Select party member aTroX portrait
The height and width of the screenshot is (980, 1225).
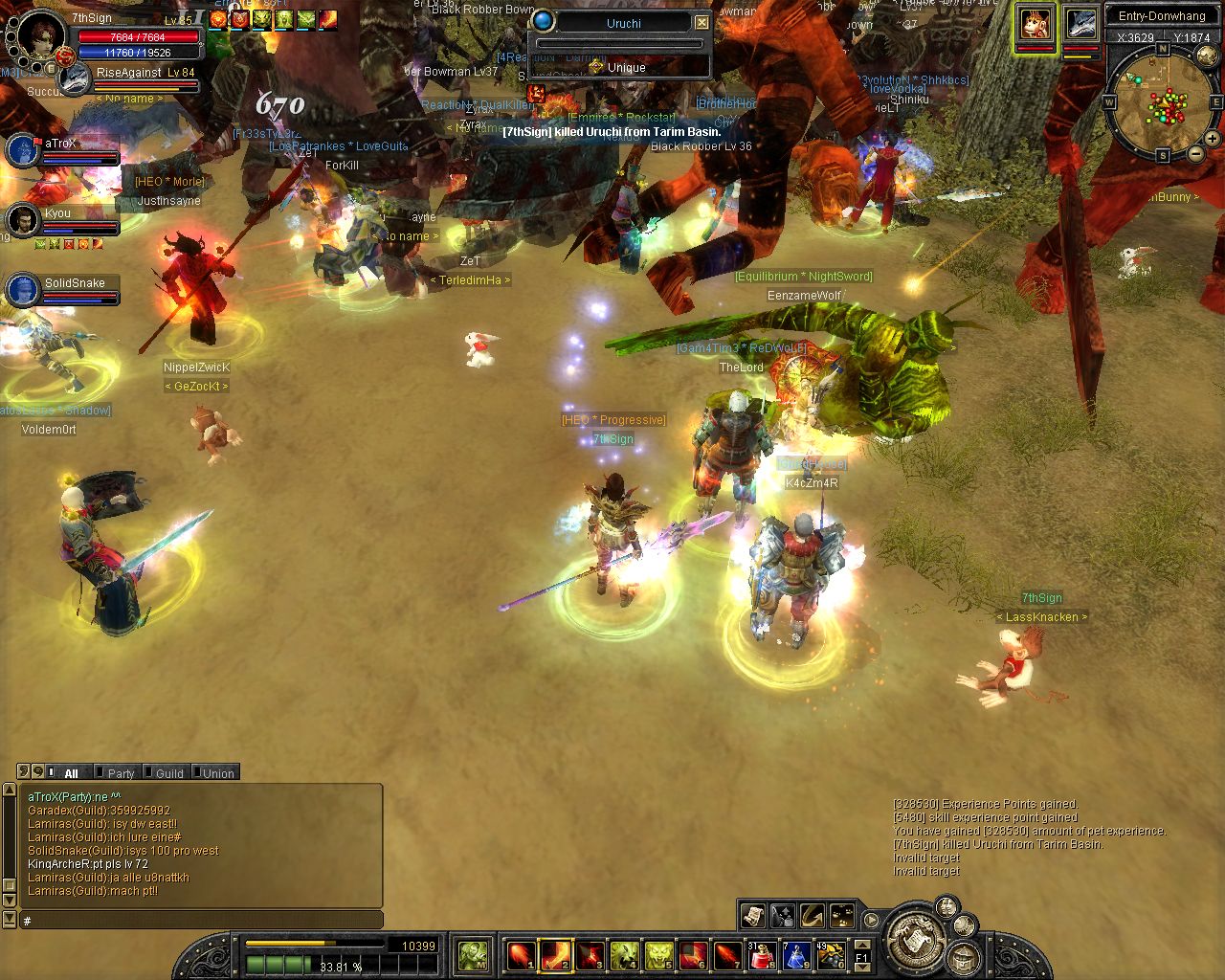point(23,150)
